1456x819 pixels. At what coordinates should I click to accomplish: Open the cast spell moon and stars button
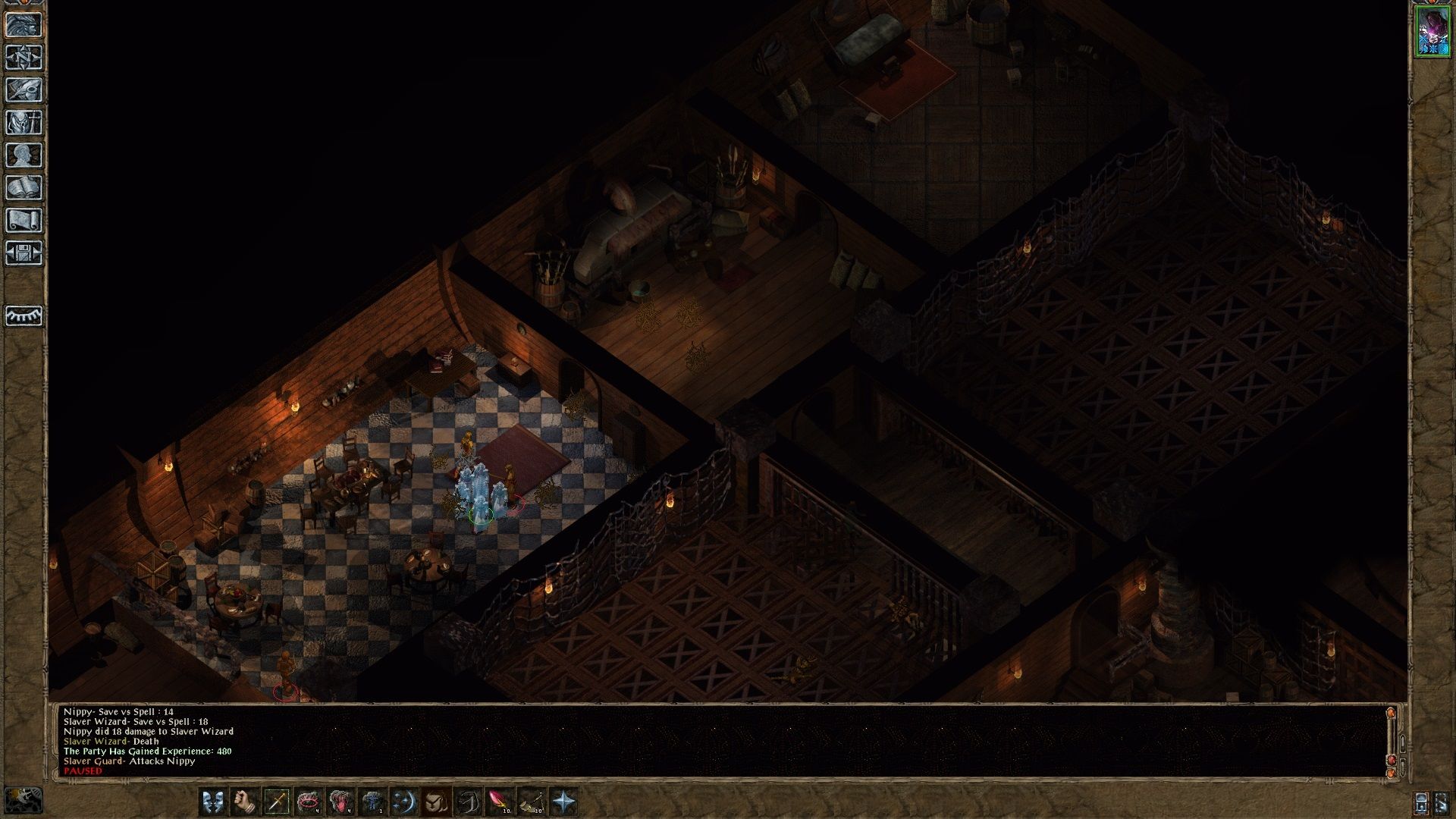(x=403, y=802)
